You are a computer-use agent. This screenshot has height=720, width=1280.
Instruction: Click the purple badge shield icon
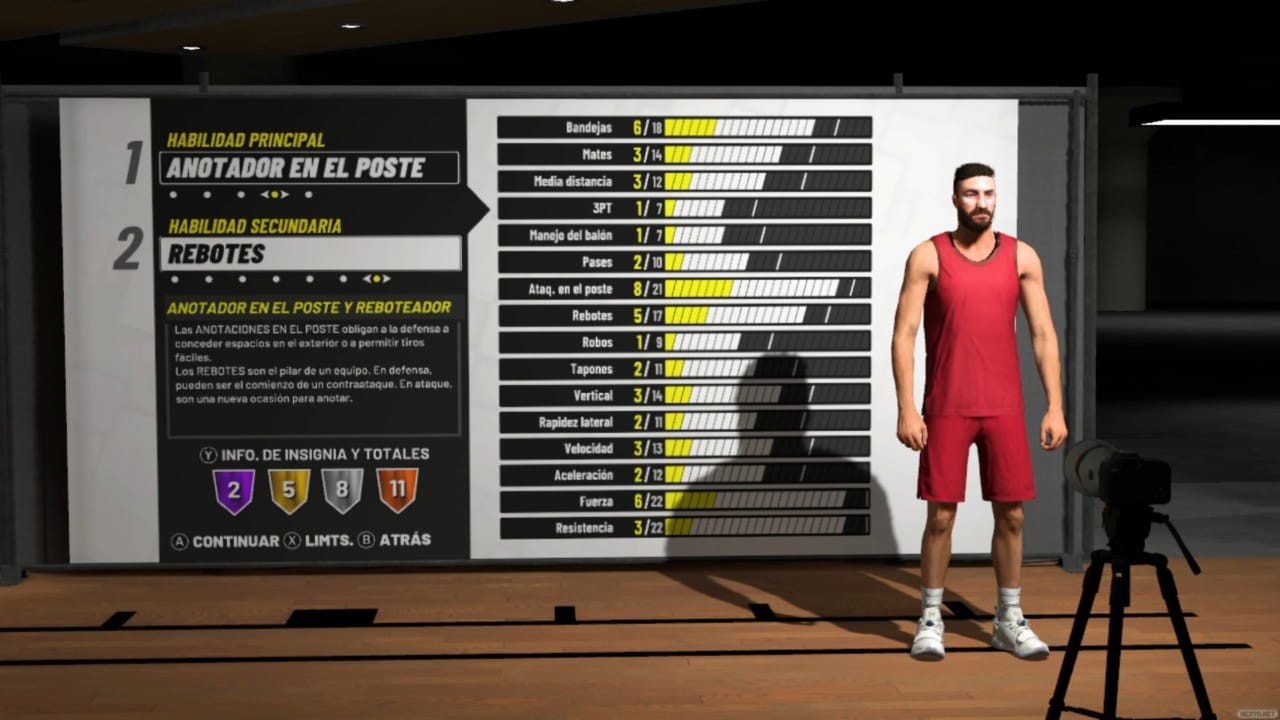click(234, 491)
